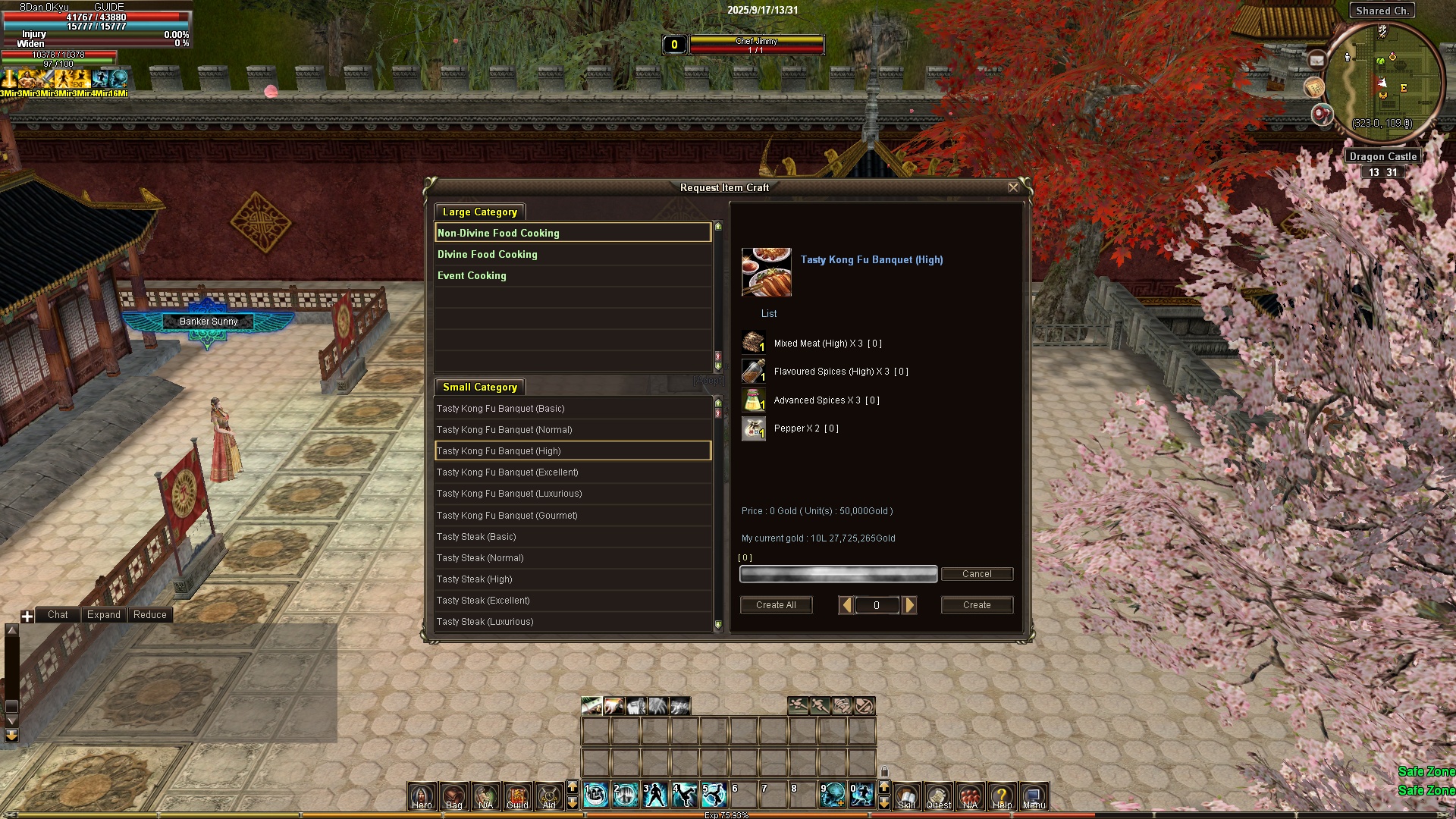1456x819 pixels.
Task: Select the Divine Food Cooking category
Action: pos(487,255)
